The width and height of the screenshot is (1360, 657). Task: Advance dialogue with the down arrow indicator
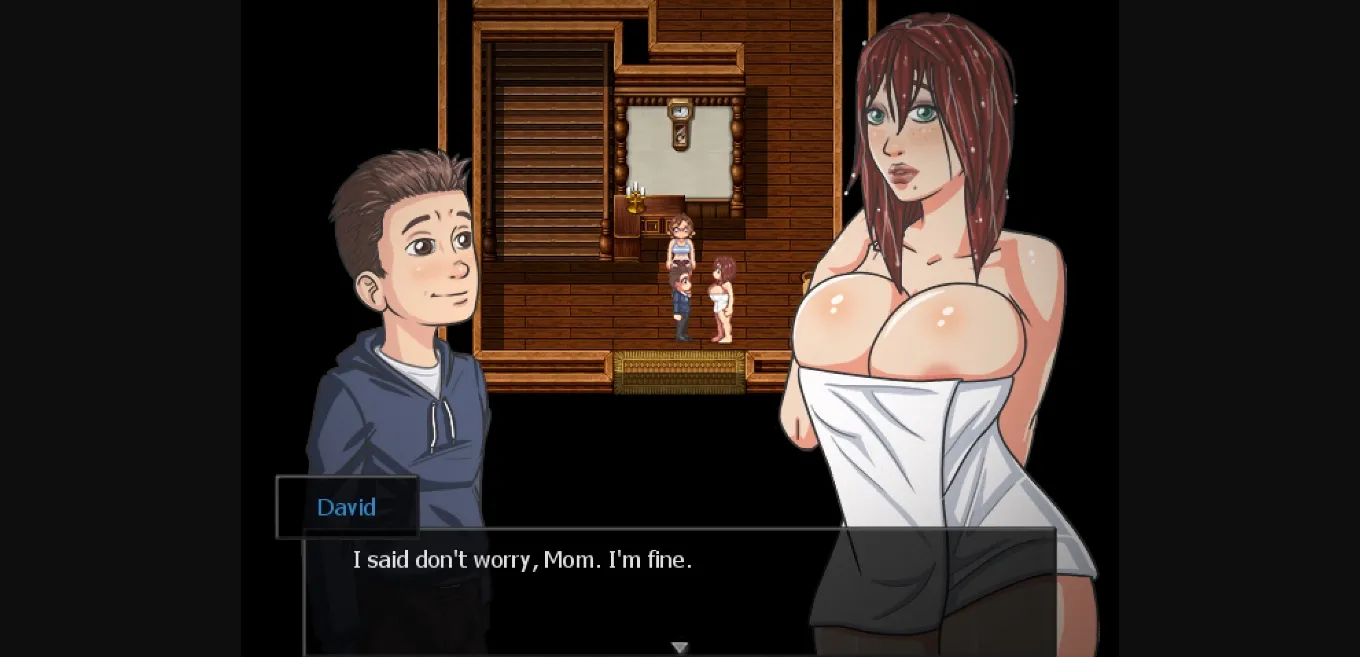point(680,648)
